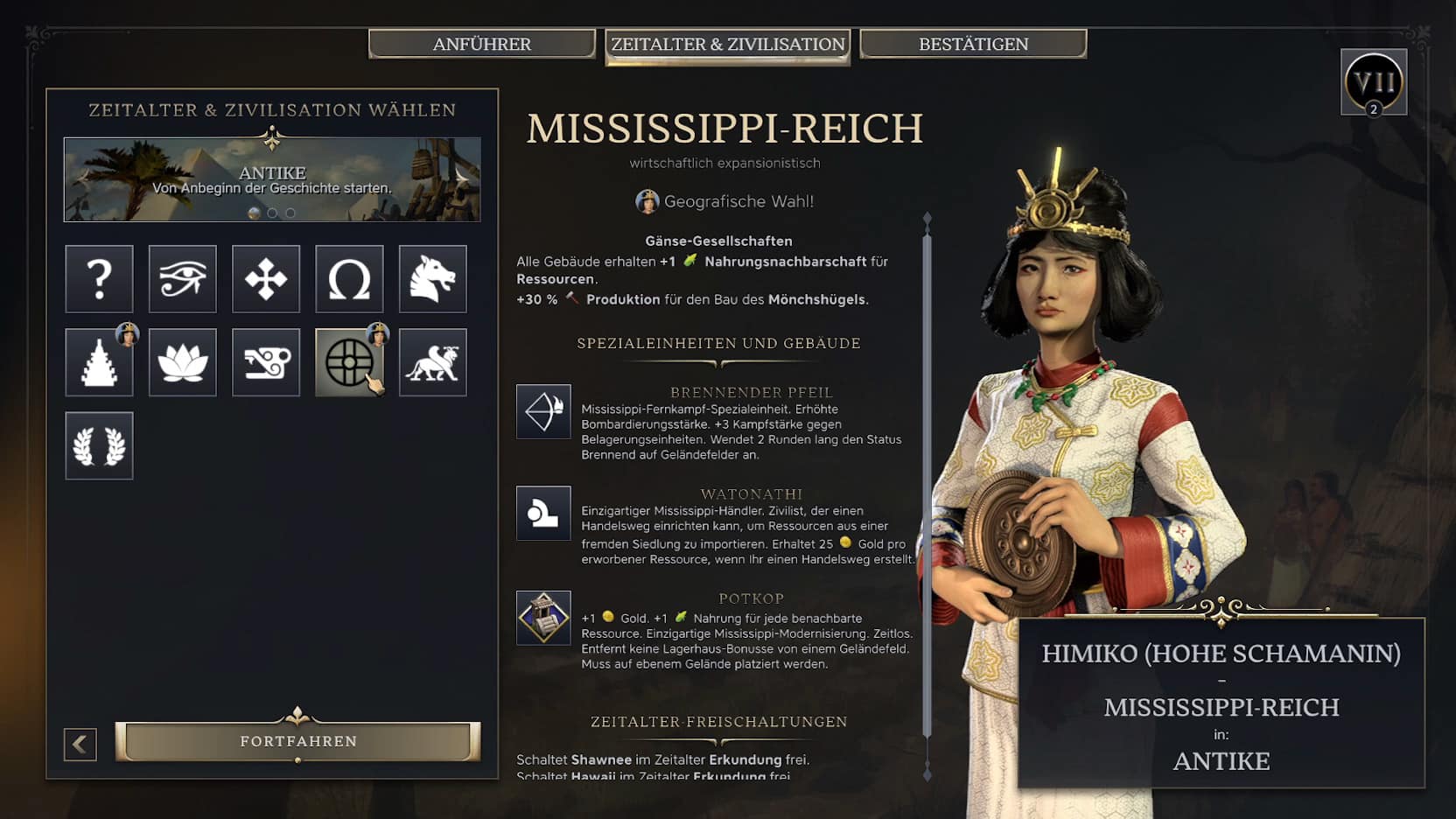This screenshot has height=819, width=1456.
Task: Open the Zeitalter & Zivilisation tab
Action: click(x=727, y=45)
